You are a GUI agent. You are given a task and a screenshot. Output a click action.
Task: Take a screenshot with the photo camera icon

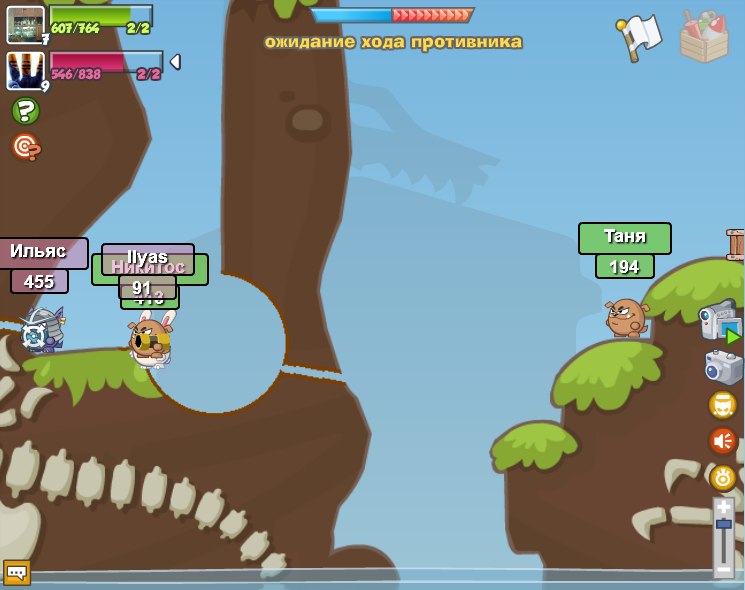(x=722, y=366)
